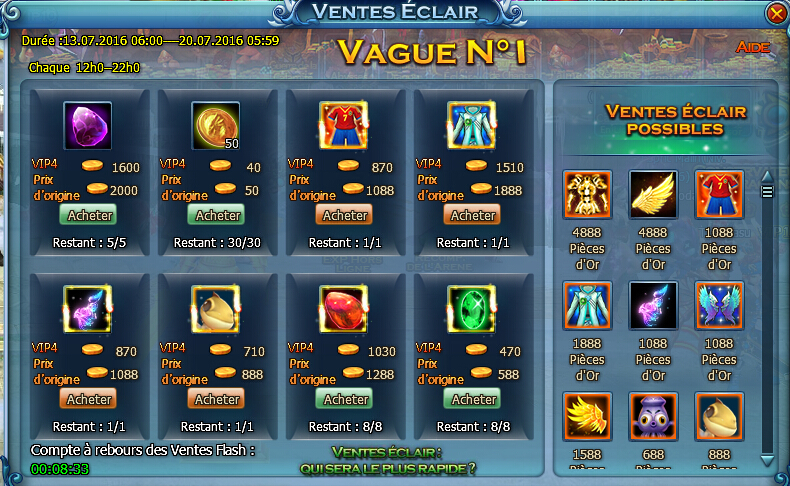Click the scroll down arrow in possible sales

767,459
